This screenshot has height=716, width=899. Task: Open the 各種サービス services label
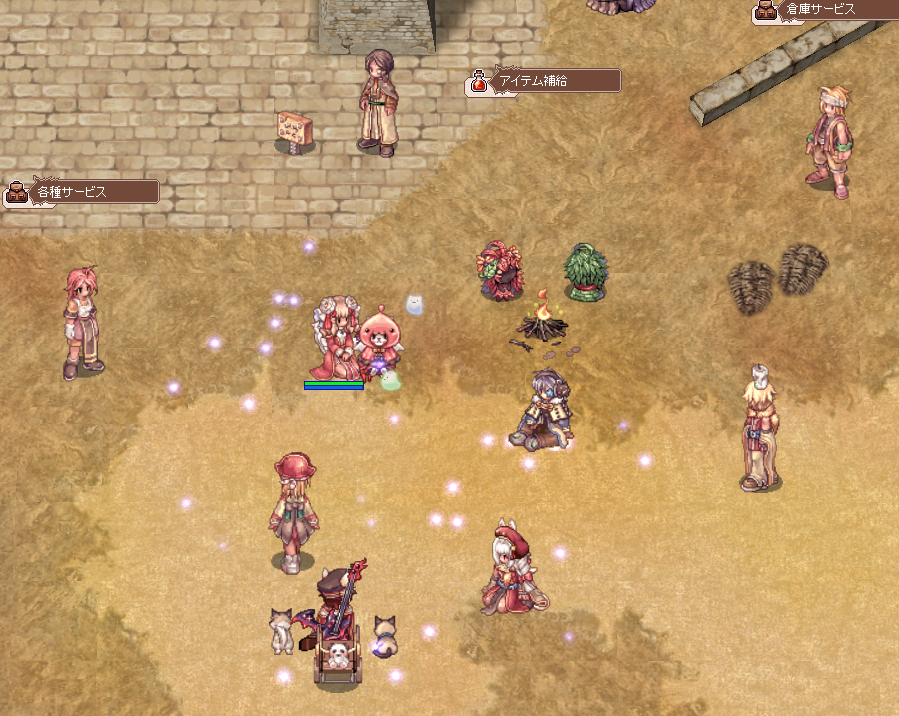tap(82, 191)
